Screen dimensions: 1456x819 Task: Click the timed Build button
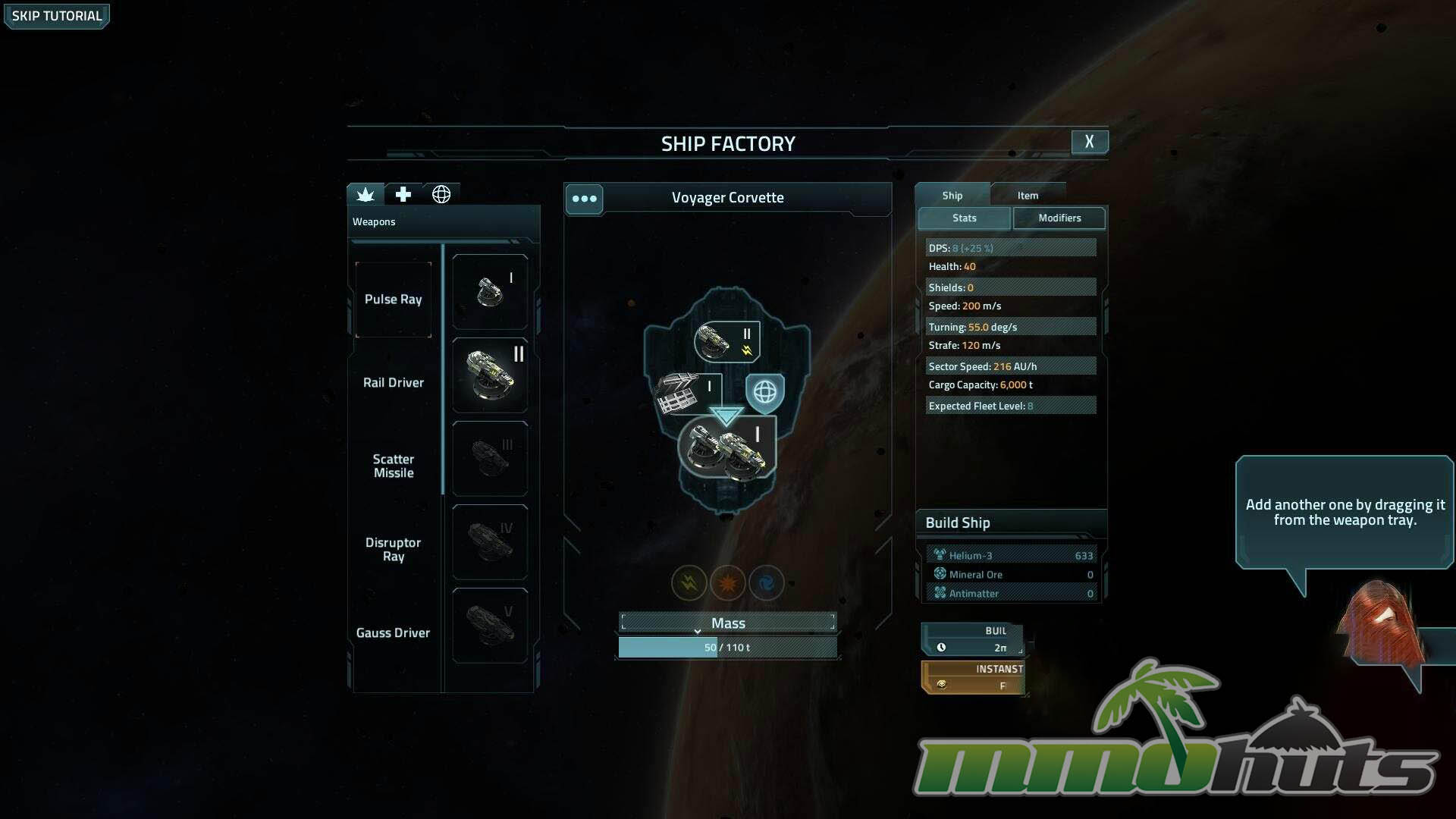973,639
